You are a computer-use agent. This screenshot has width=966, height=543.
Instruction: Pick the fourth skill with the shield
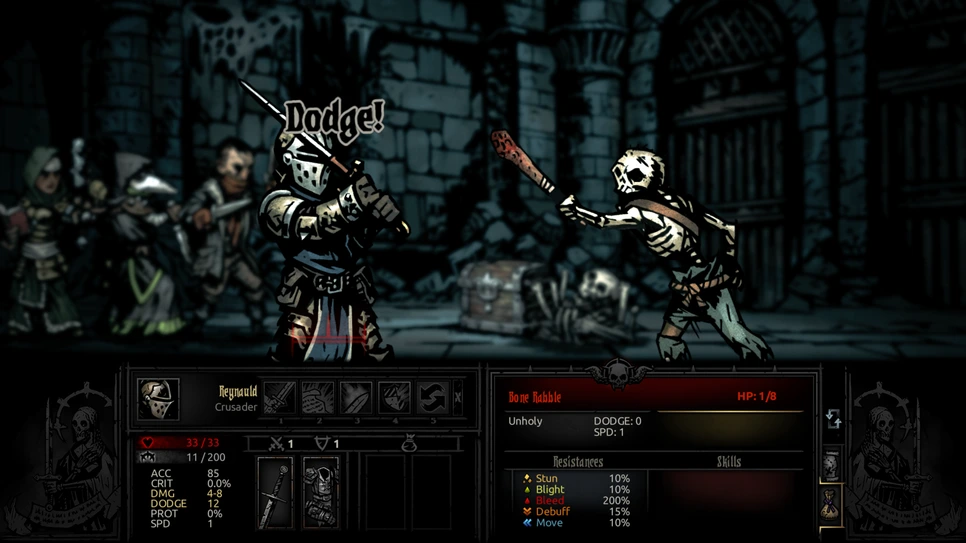394,398
